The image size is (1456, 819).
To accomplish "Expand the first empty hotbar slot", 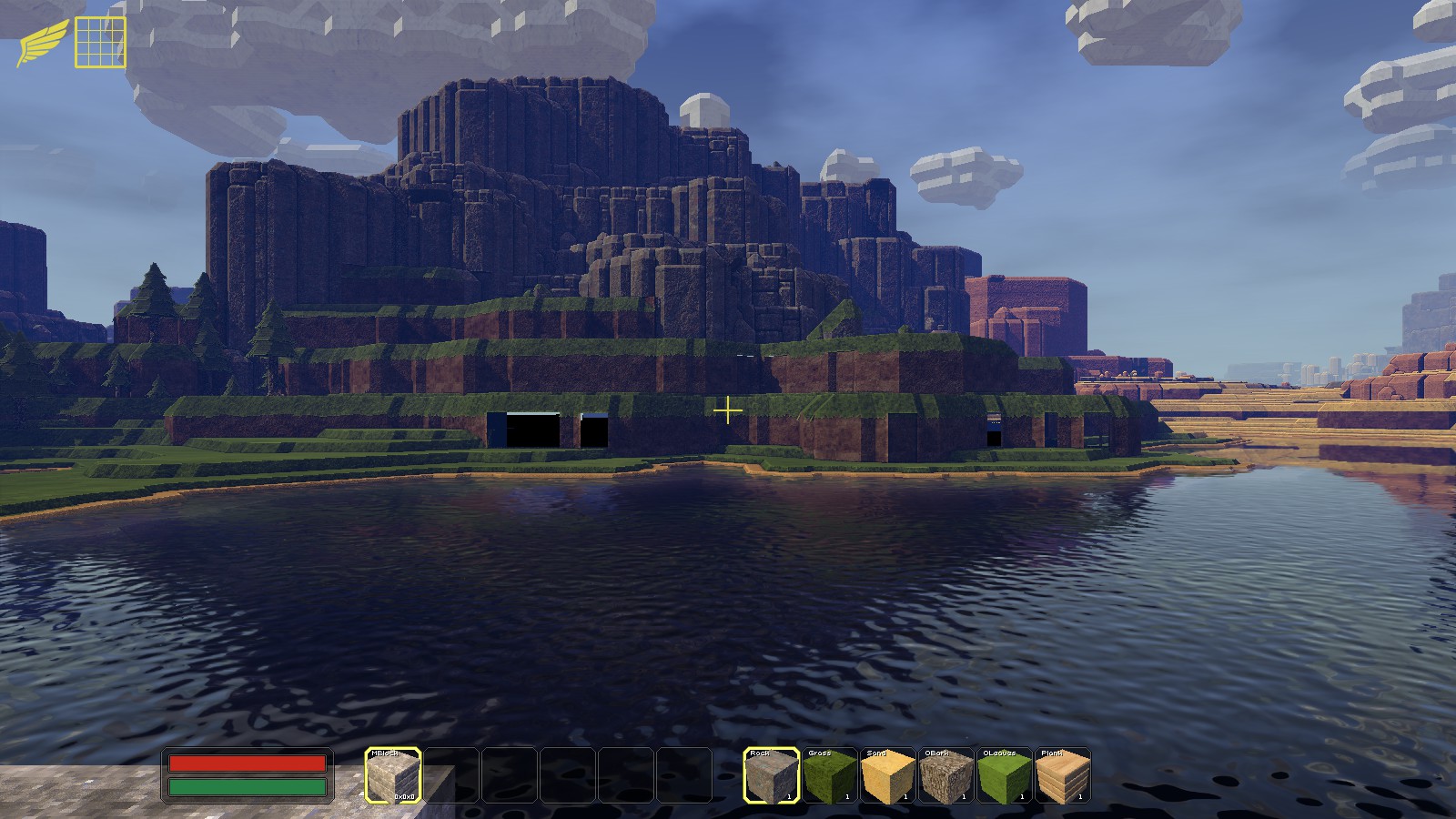I will coord(452,778).
